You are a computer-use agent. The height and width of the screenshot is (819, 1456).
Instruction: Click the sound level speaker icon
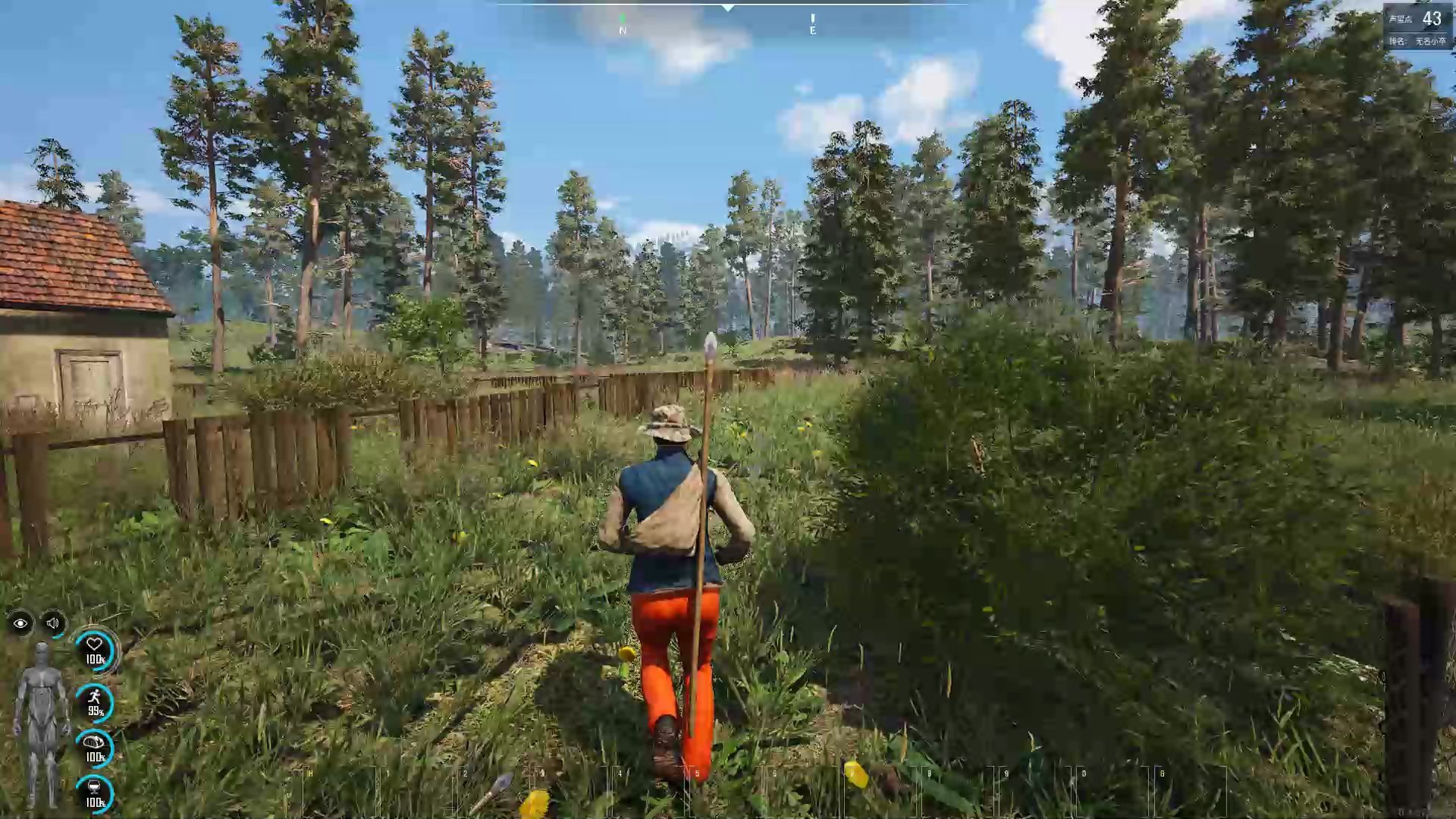(x=52, y=624)
